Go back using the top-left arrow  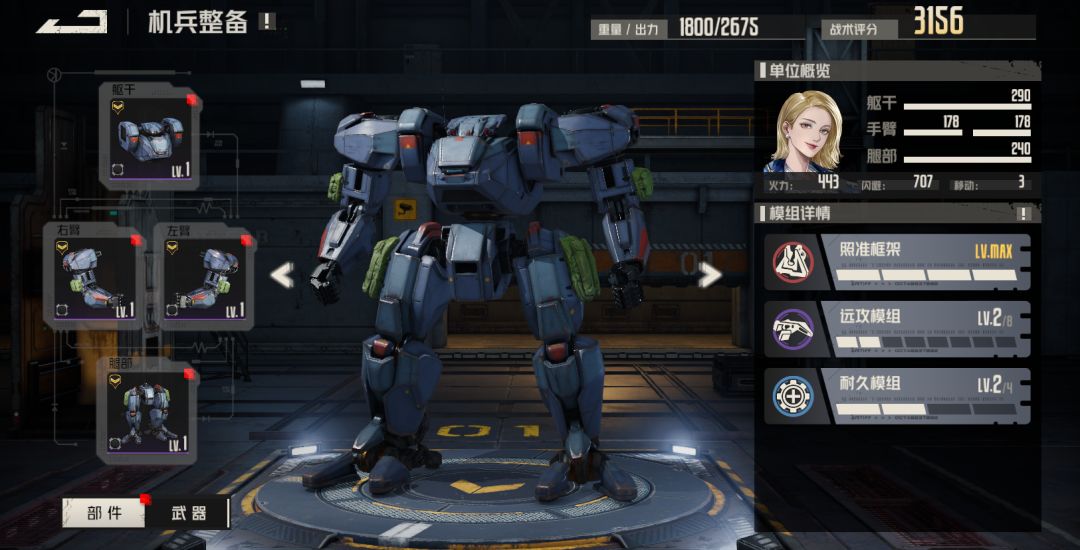pos(72,21)
